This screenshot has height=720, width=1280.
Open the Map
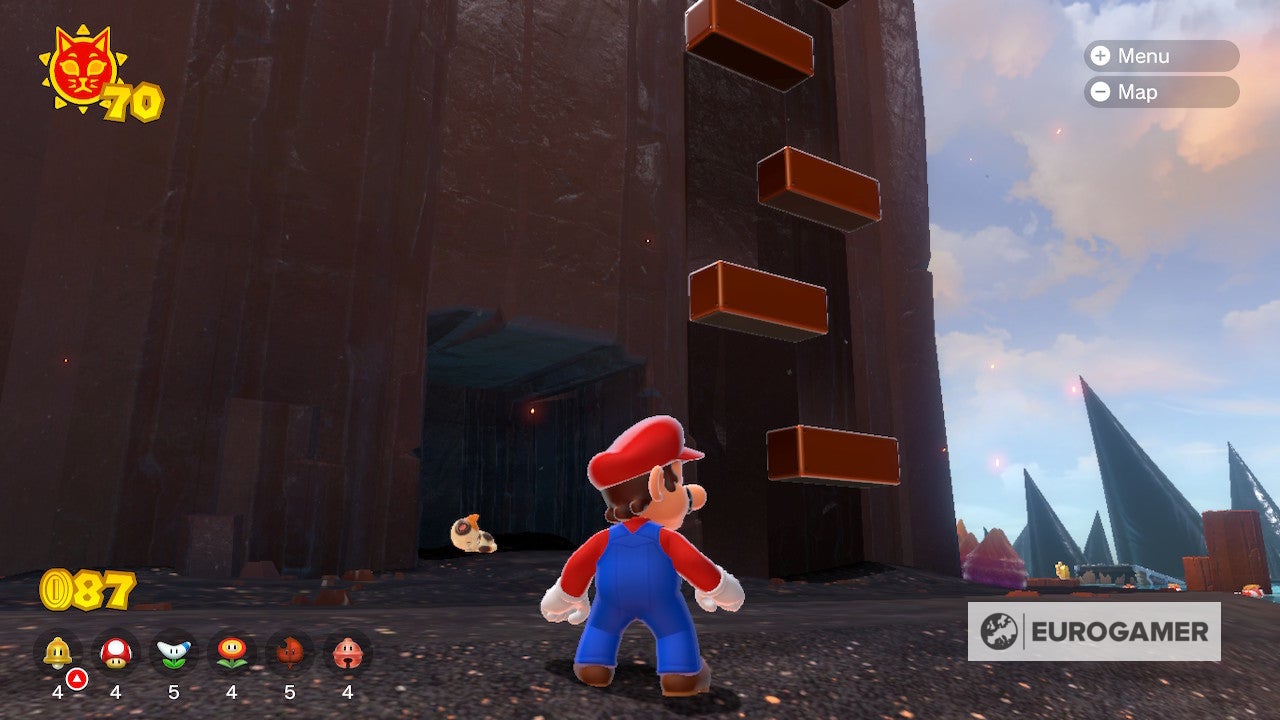(1161, 92)
